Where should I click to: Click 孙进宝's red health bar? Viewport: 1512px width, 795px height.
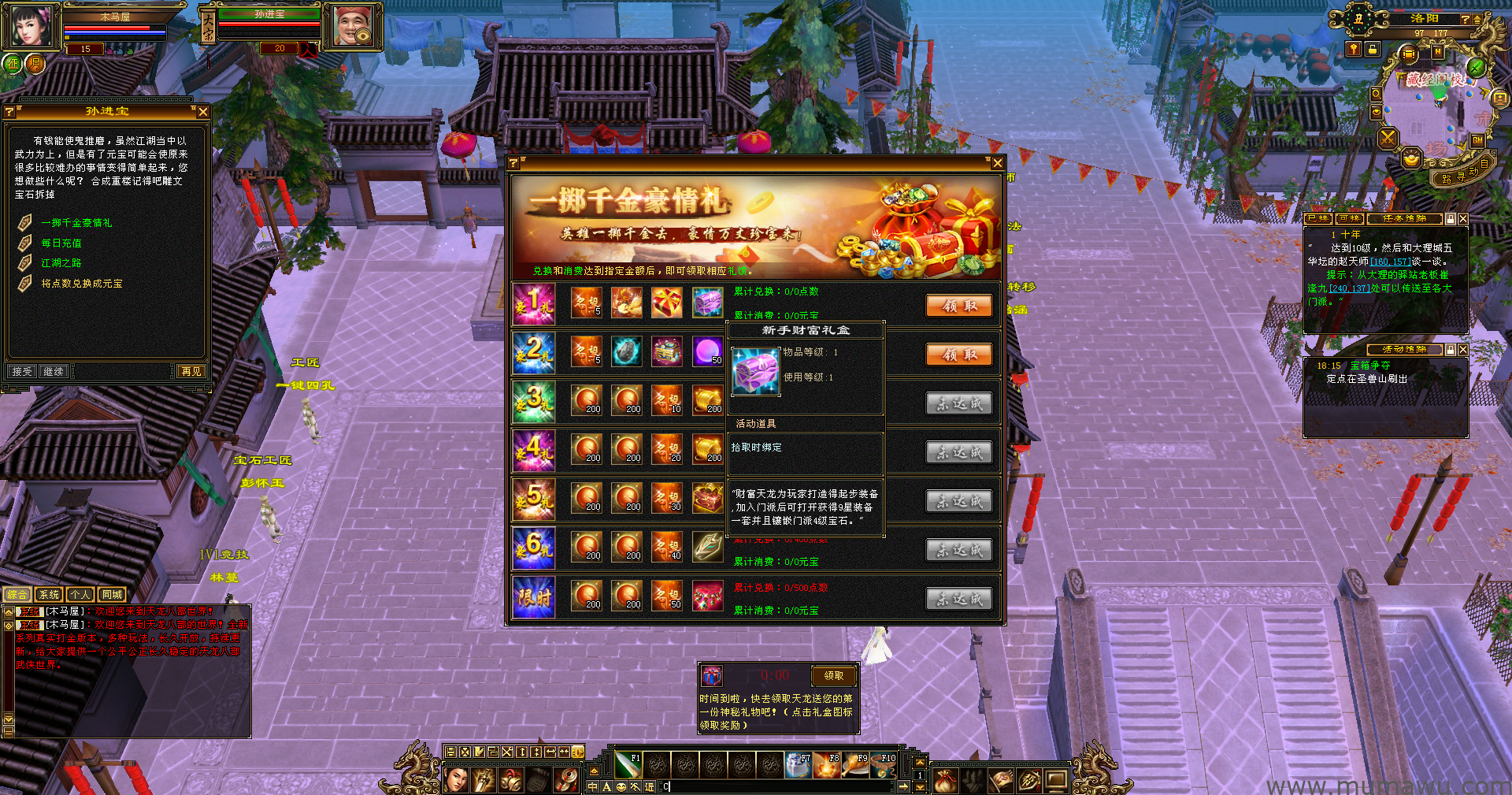coord(270,22)
